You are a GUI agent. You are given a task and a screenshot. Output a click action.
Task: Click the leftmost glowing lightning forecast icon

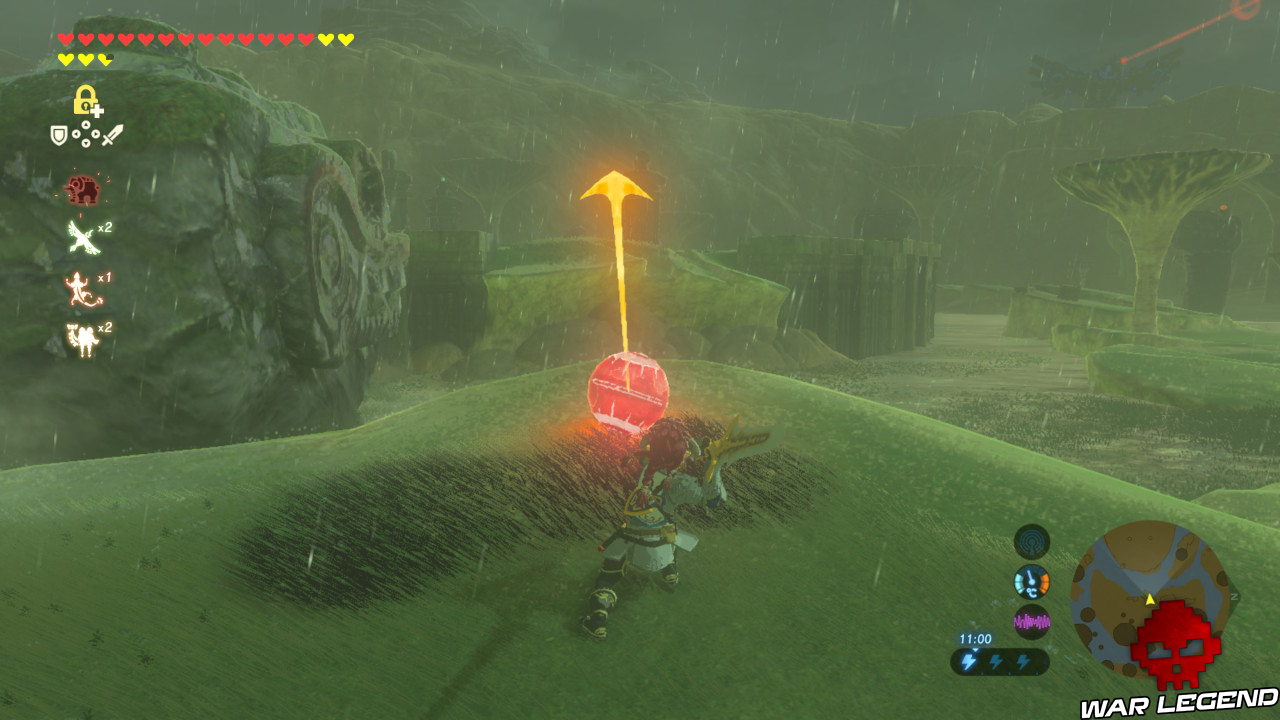(970, 660)
